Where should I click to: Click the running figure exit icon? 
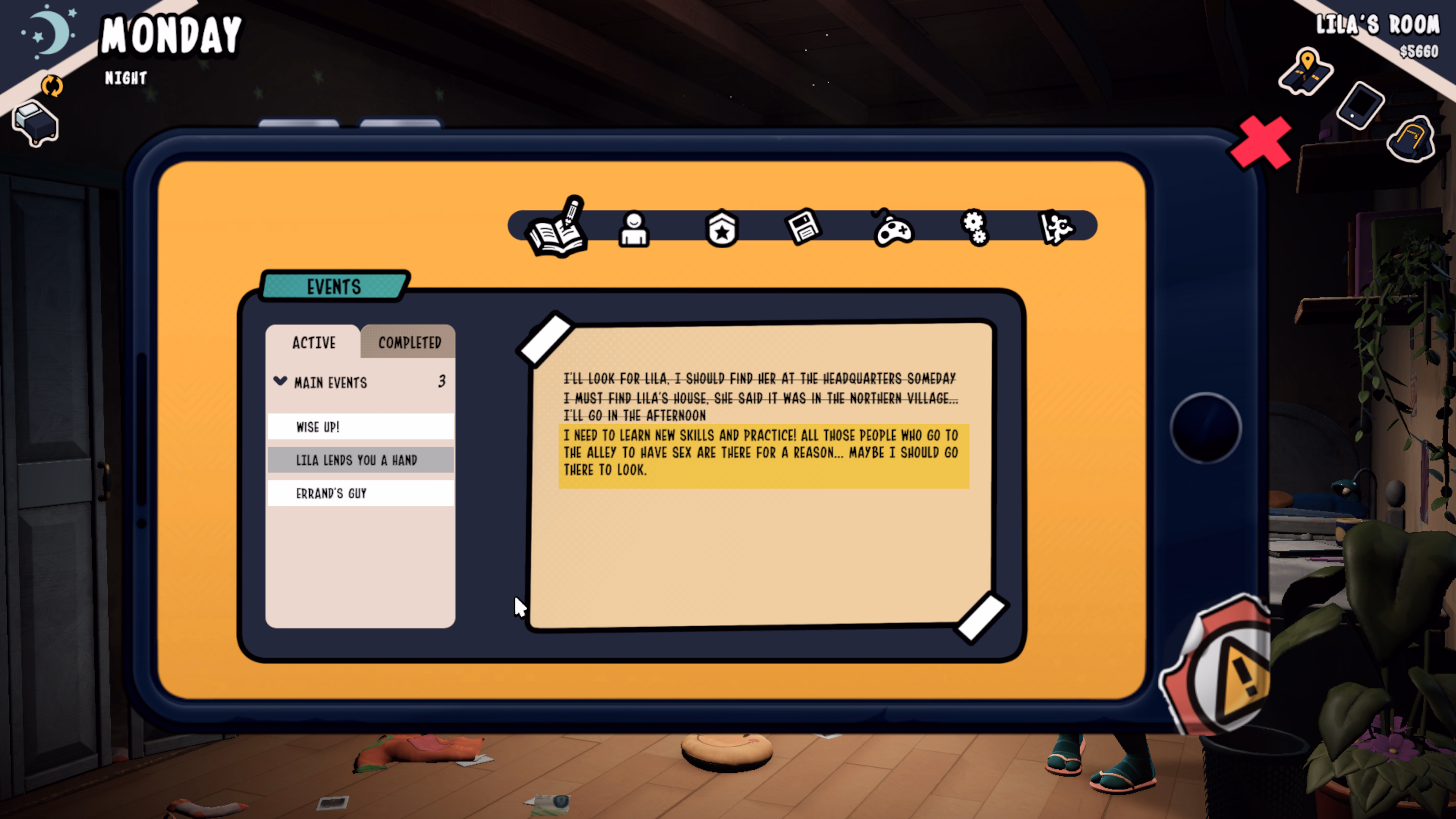(x=1056, y=228)
